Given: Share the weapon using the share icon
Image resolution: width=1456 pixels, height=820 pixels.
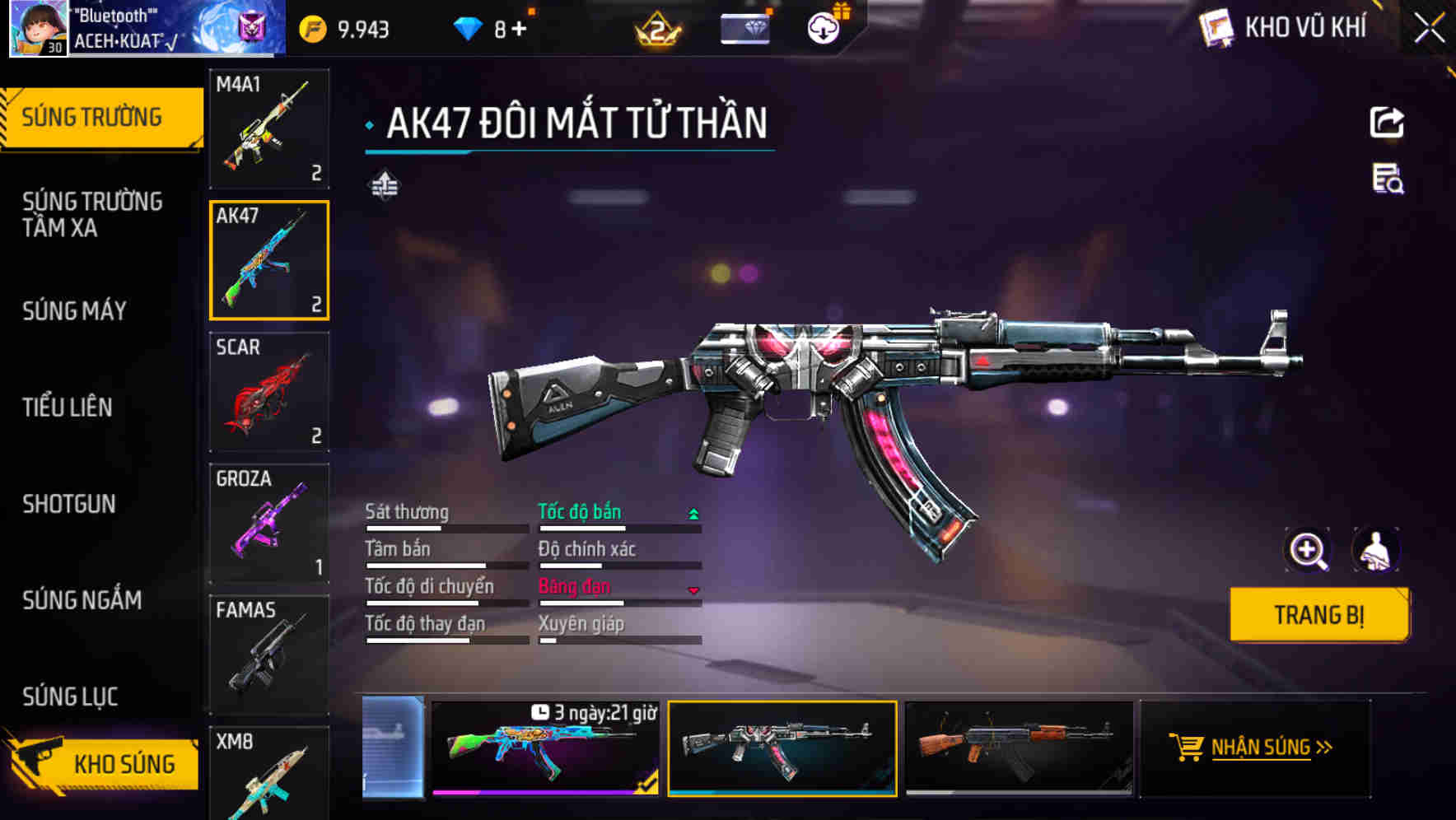Looking at the screenshot, I should coord(1387,123).
